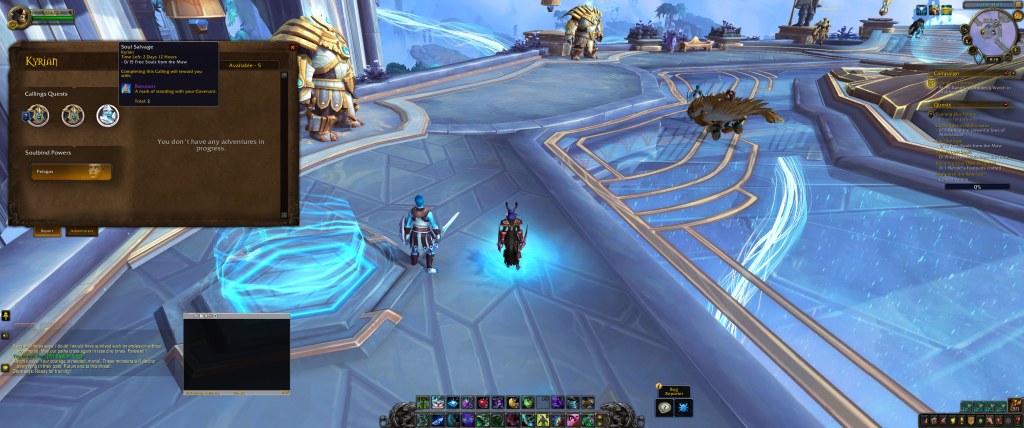Image resolution: width=1024 pixels, height=428 pixels.
Task: Close the Kyrian covenant panel
Action: click(292, 47)
